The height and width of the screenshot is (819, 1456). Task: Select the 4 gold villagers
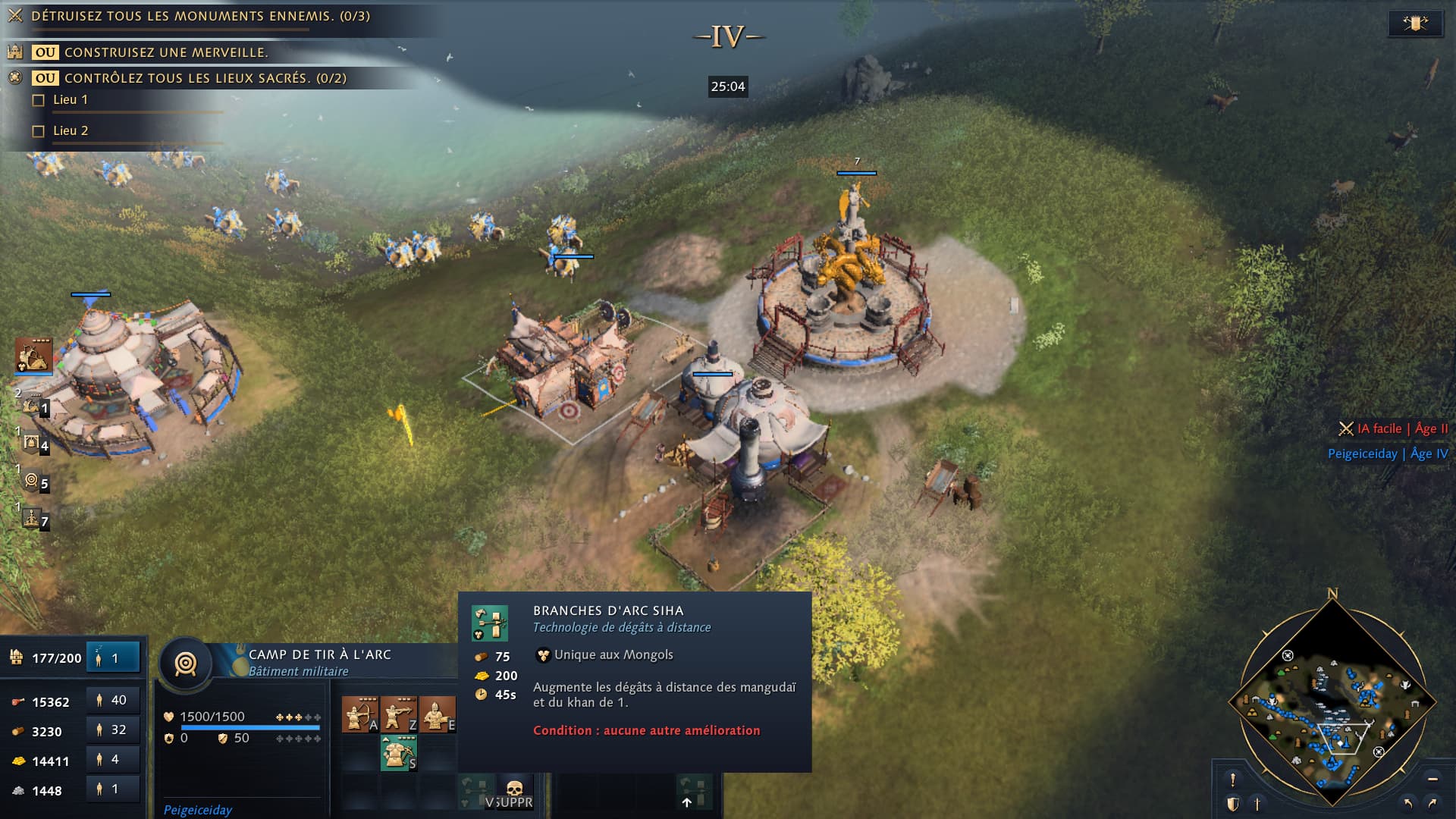(112, 759)
